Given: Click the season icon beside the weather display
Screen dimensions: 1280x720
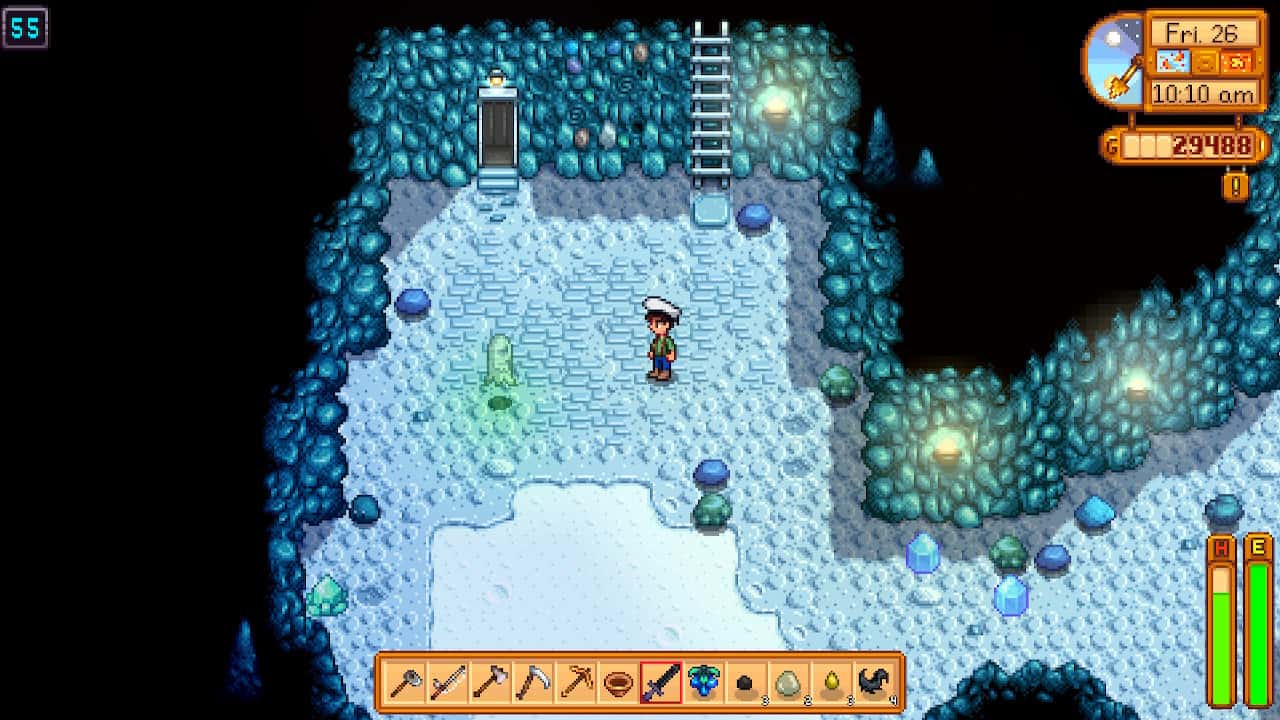Looking at the screenshot, I should [1238, 62].
